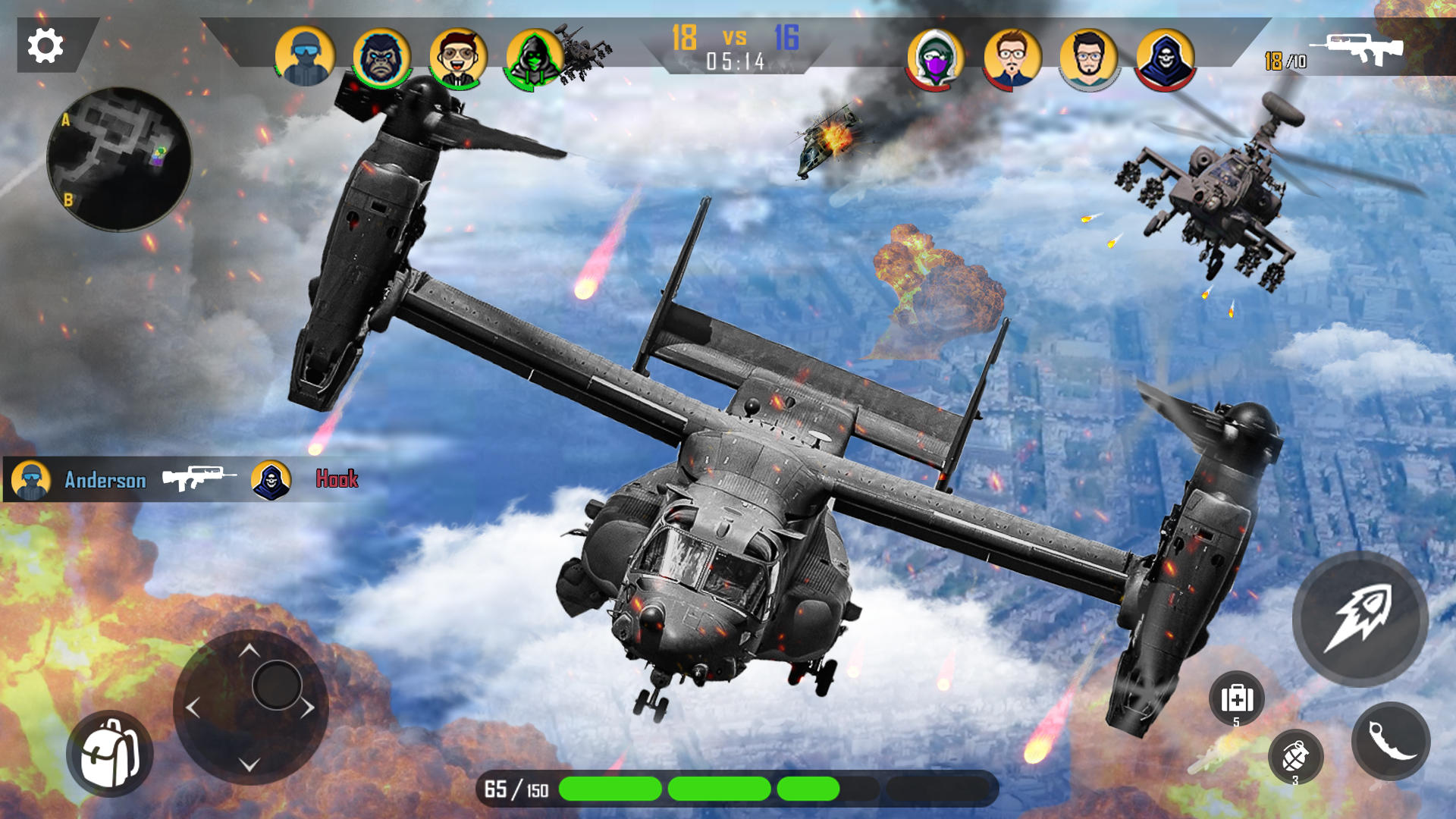
Task: Tap the helmeted soldier teammate avatar
Action: [x=306, y=52]
